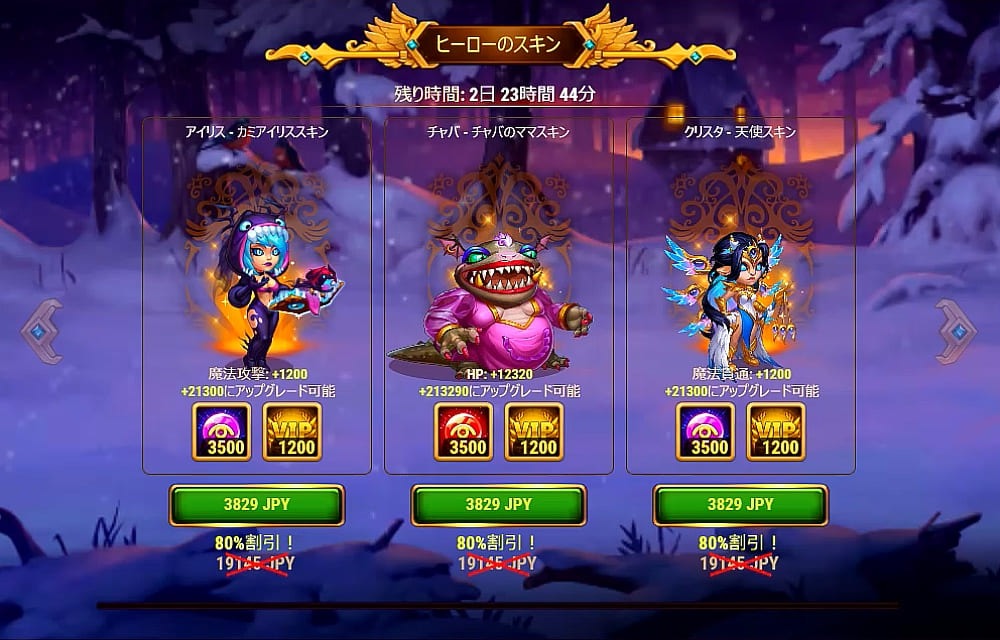Select the 3500 red skin stone icon under Chabba
This screenshot has width=1000, height=640.
(x=464, y=431)
